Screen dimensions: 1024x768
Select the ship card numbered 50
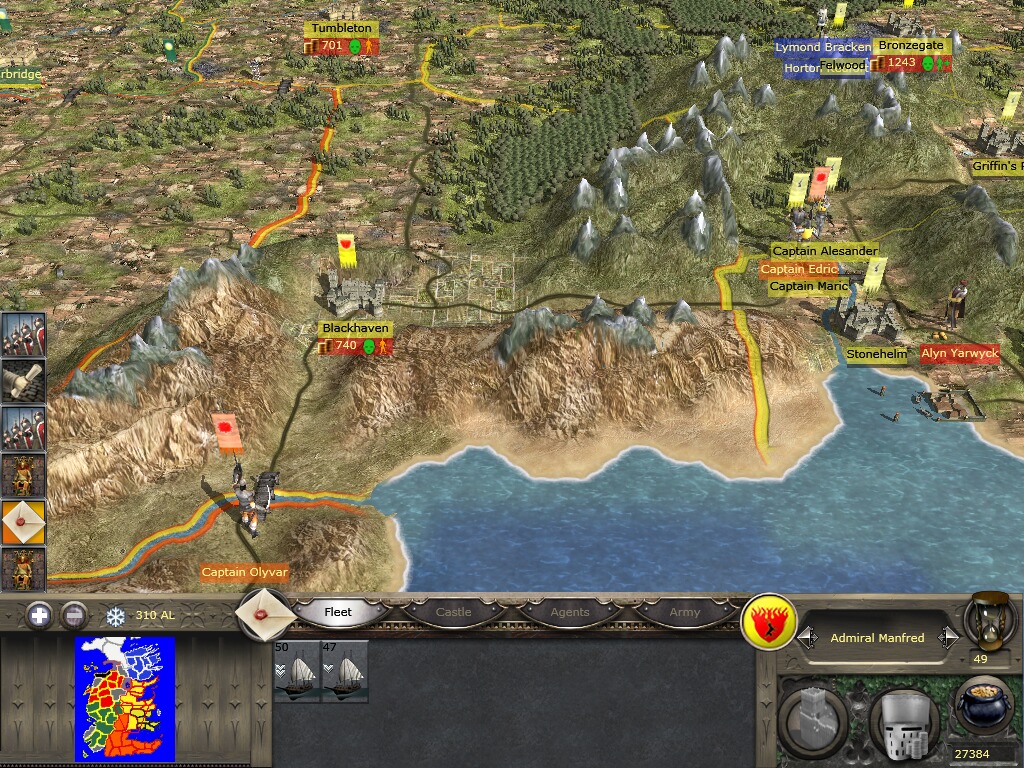[297, 672]
